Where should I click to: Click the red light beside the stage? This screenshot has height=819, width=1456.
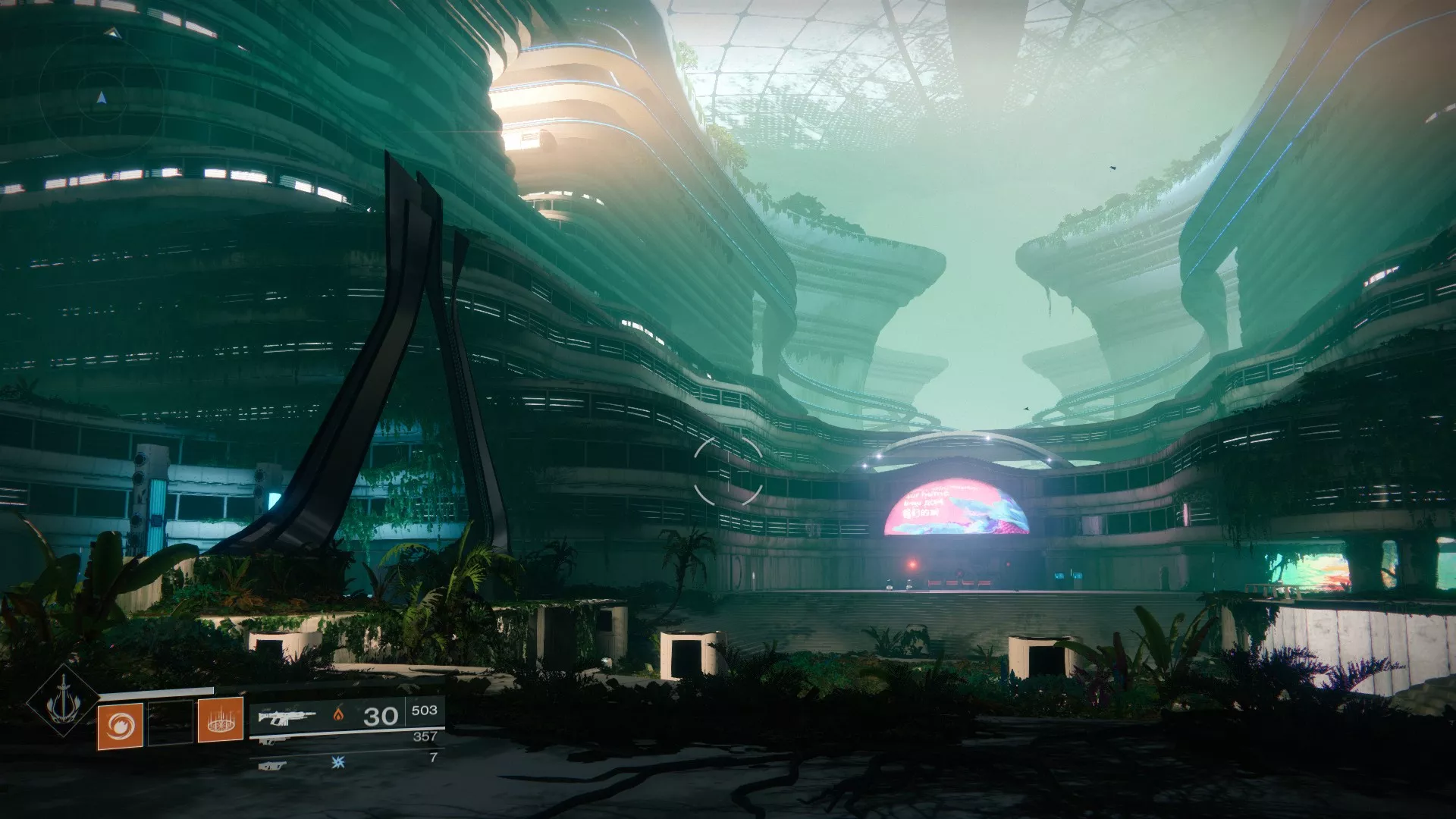click(912, 564)
